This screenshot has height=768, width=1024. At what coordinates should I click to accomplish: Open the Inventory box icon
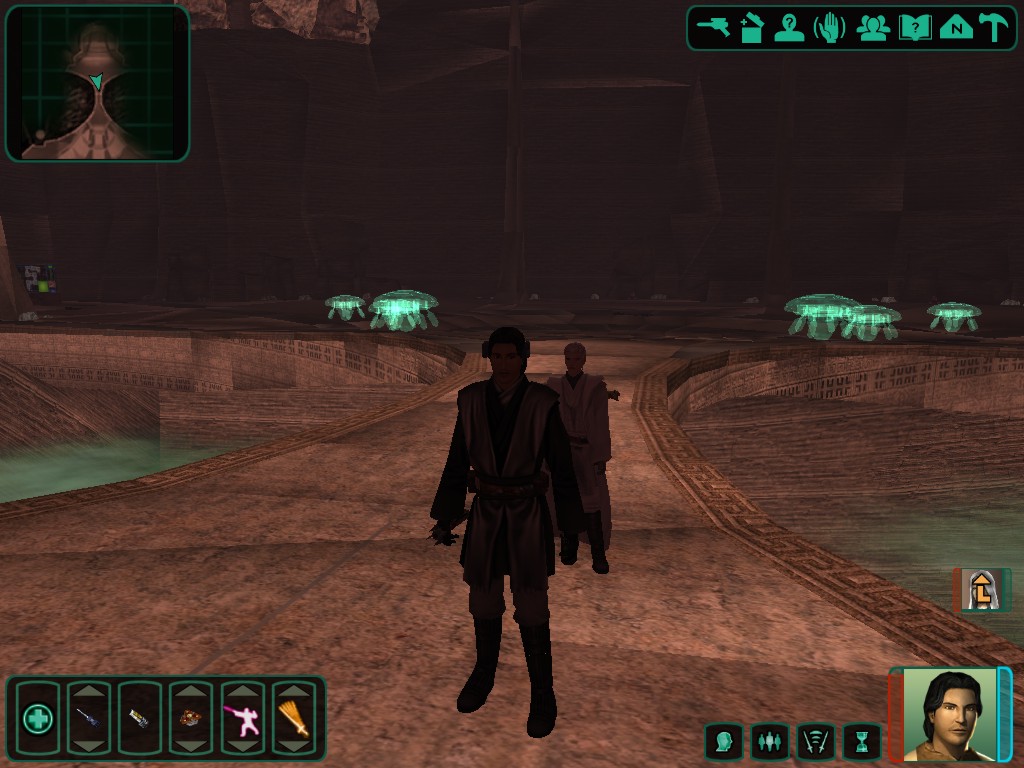pyautogui.click(x=752, y=28)
